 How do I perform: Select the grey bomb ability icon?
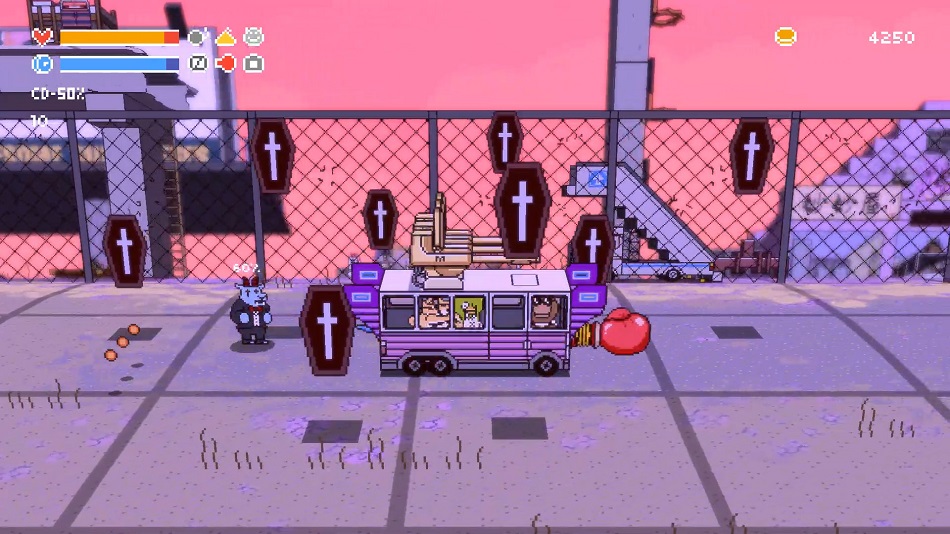tap(198, 37)
